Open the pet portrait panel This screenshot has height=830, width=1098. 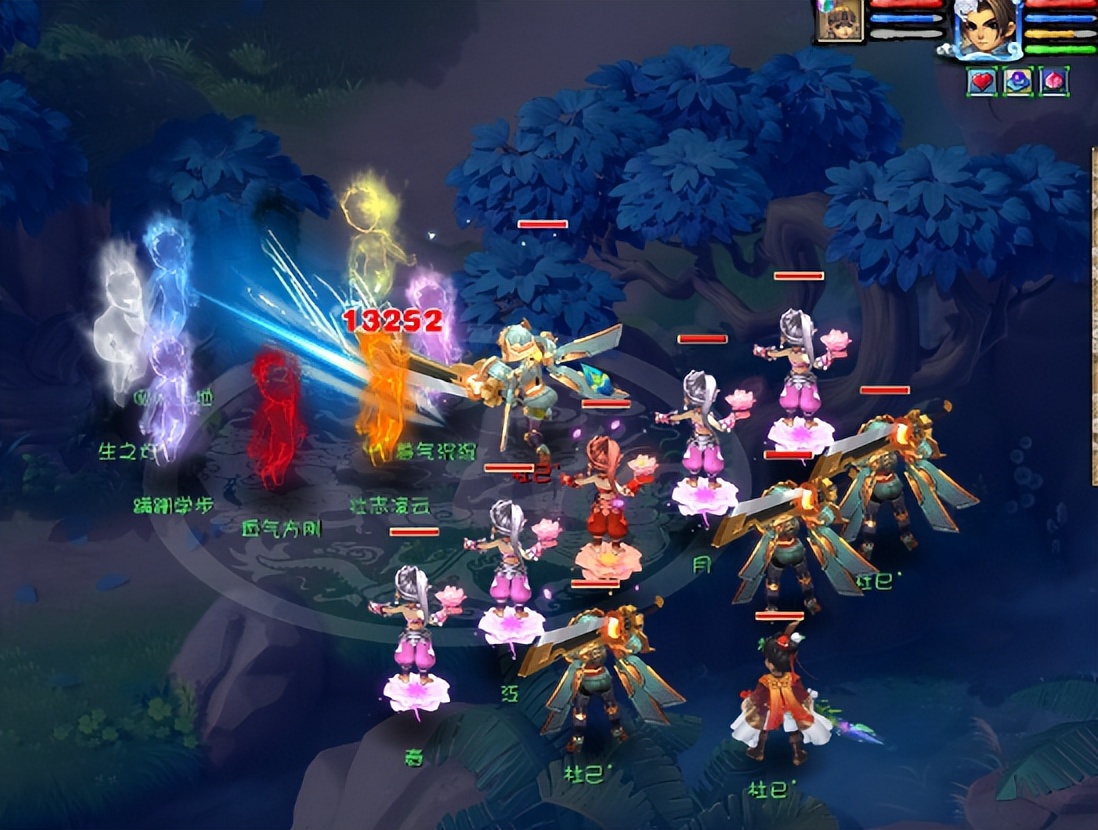(838, 22)
